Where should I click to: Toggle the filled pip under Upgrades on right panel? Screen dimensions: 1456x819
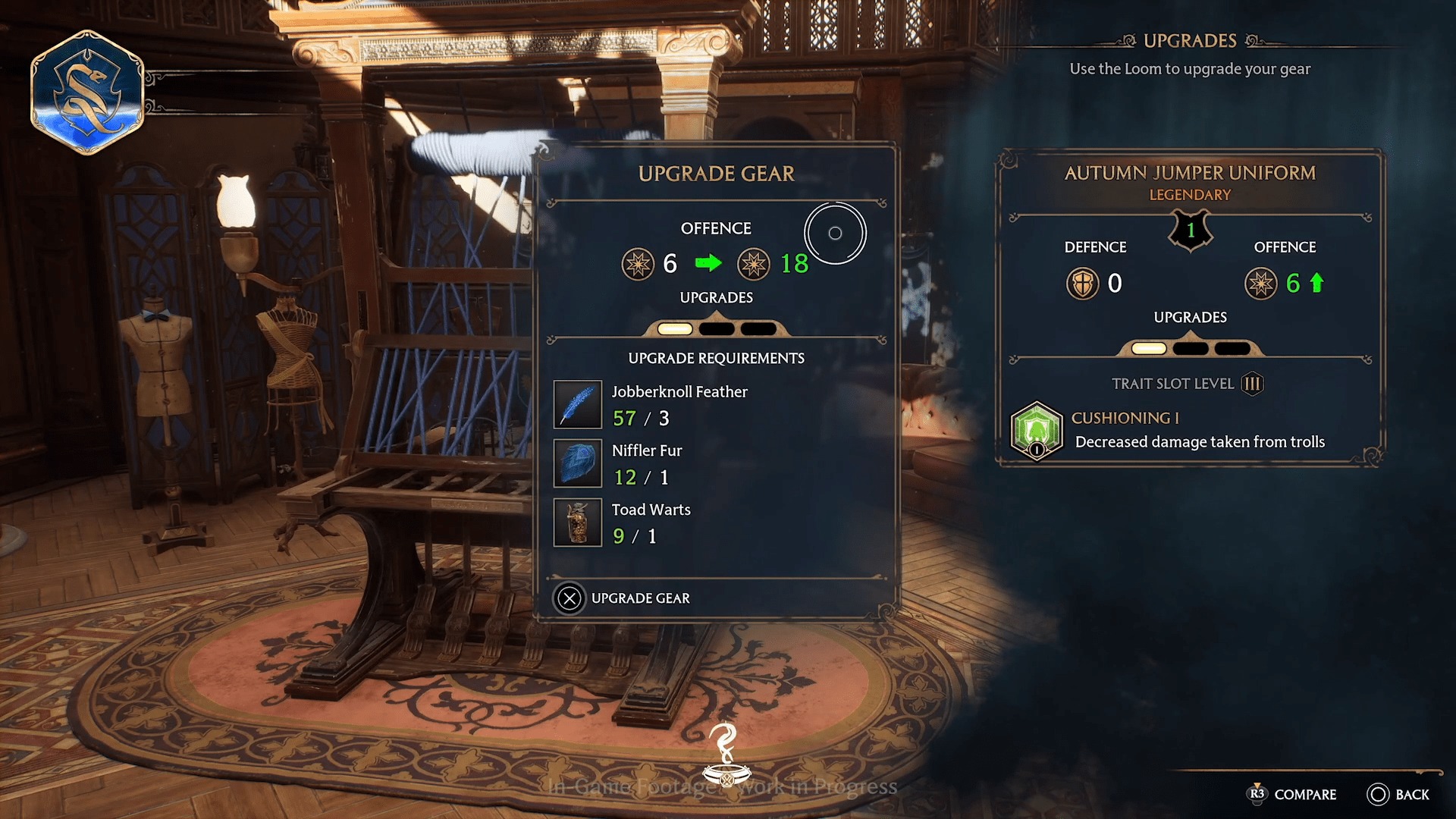click(1147, 348)
